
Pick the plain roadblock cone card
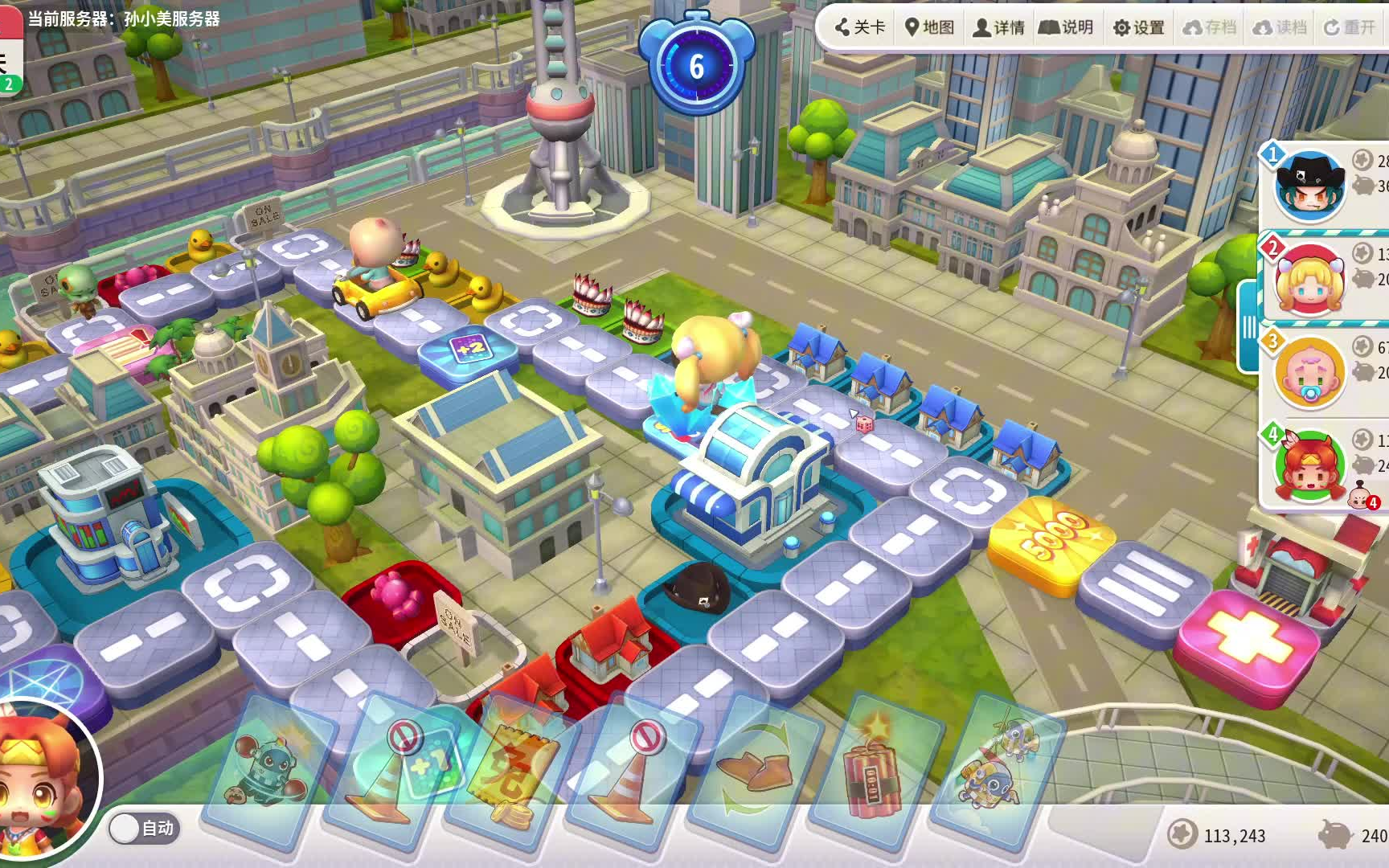click(631, 772)
